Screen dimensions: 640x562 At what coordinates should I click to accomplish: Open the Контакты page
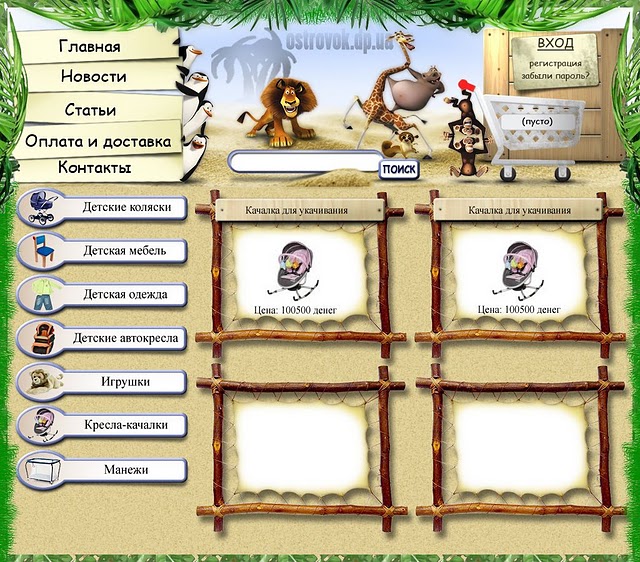(x=94, y=167)
